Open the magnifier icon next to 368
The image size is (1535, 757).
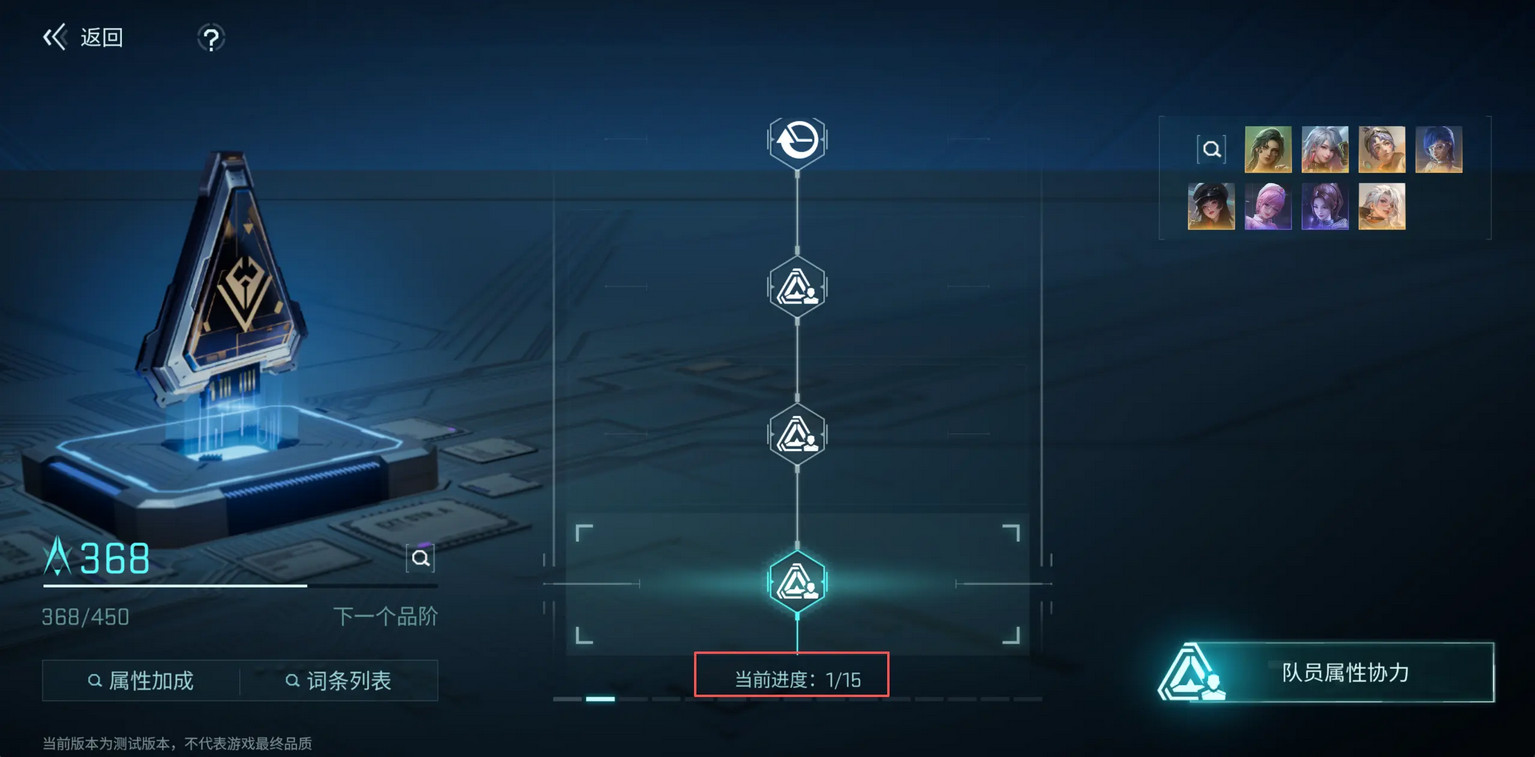pyautogui.click(x=420, y=558)
